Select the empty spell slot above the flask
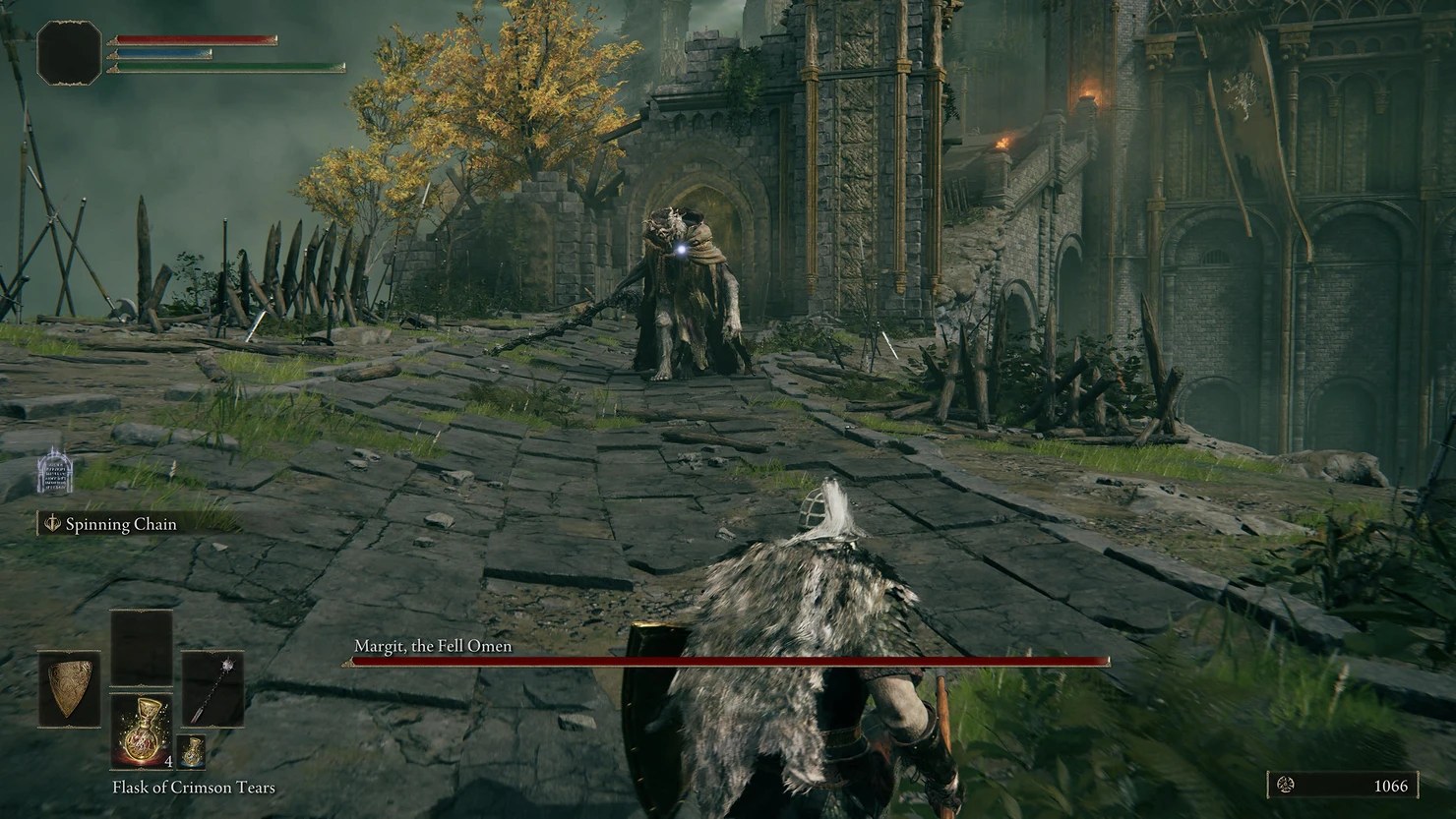 142,646
